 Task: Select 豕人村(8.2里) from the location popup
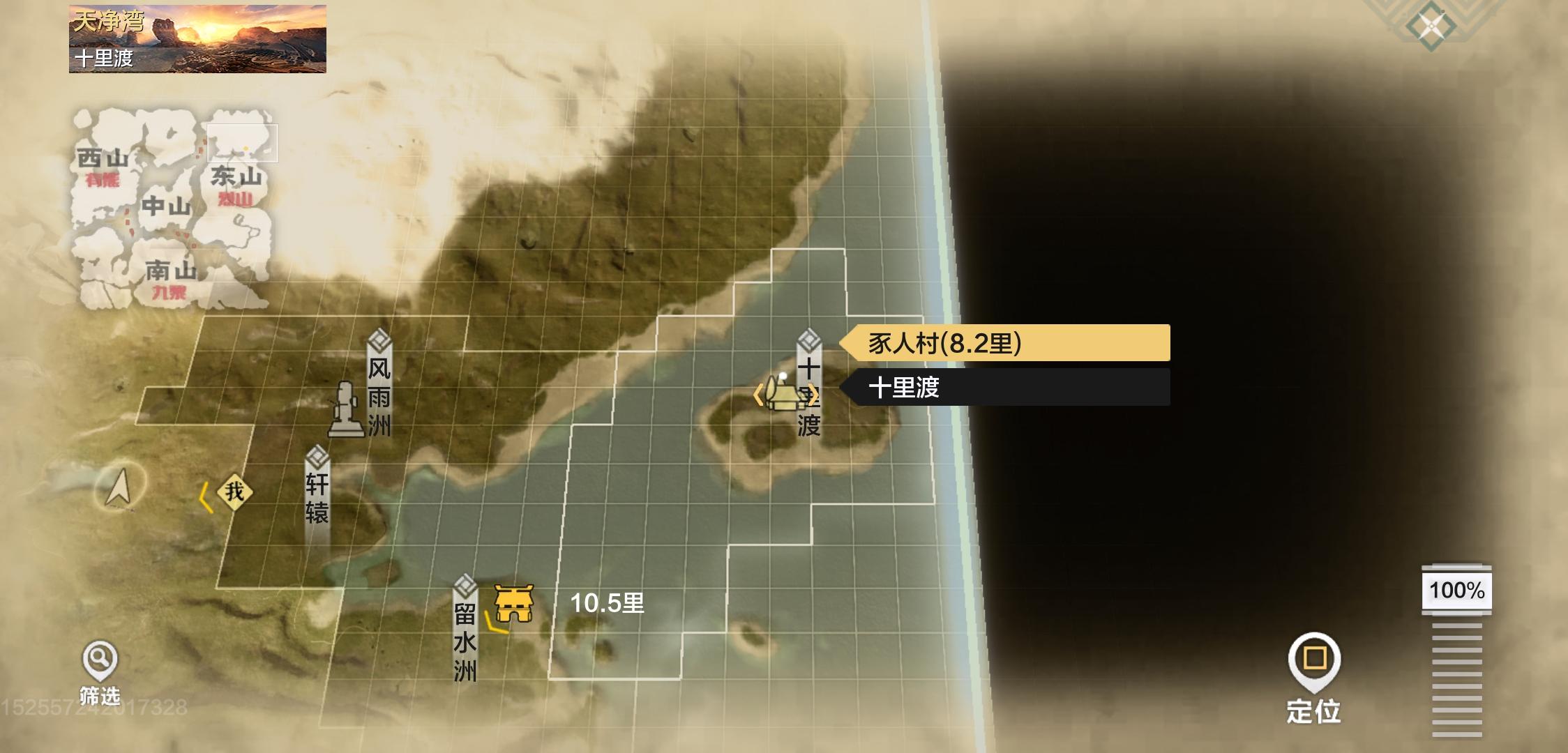pos(1004,343)
